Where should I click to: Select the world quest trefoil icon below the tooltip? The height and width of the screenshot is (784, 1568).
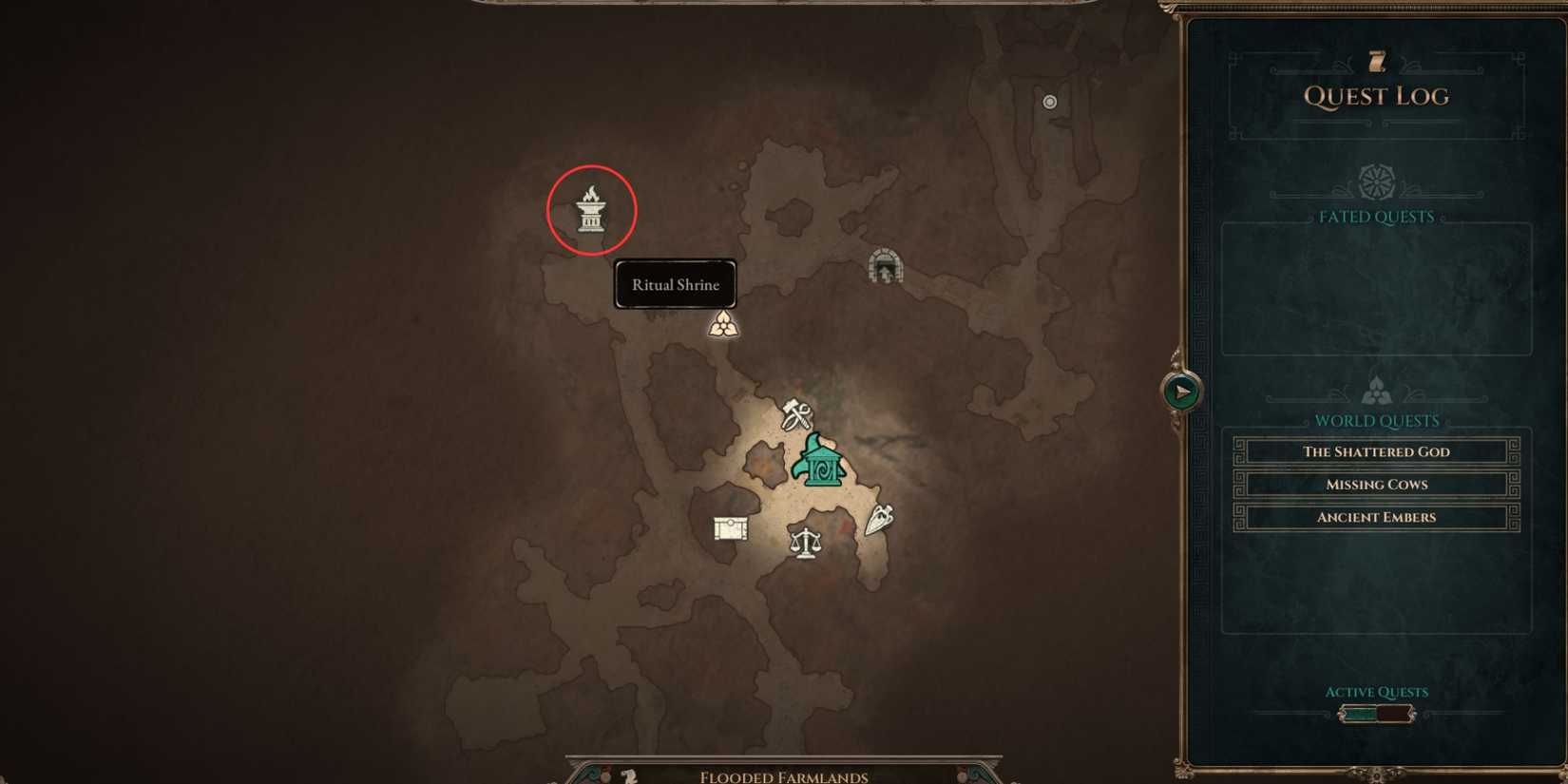click(725, 325)
